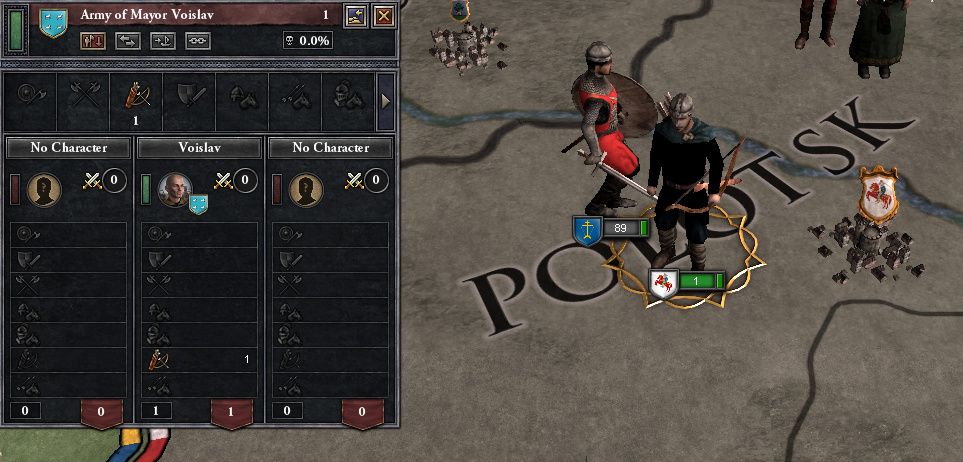Select the Voislav center flank header
The width and height of the screenshot is (963, 462).
(x=197, y=148)
